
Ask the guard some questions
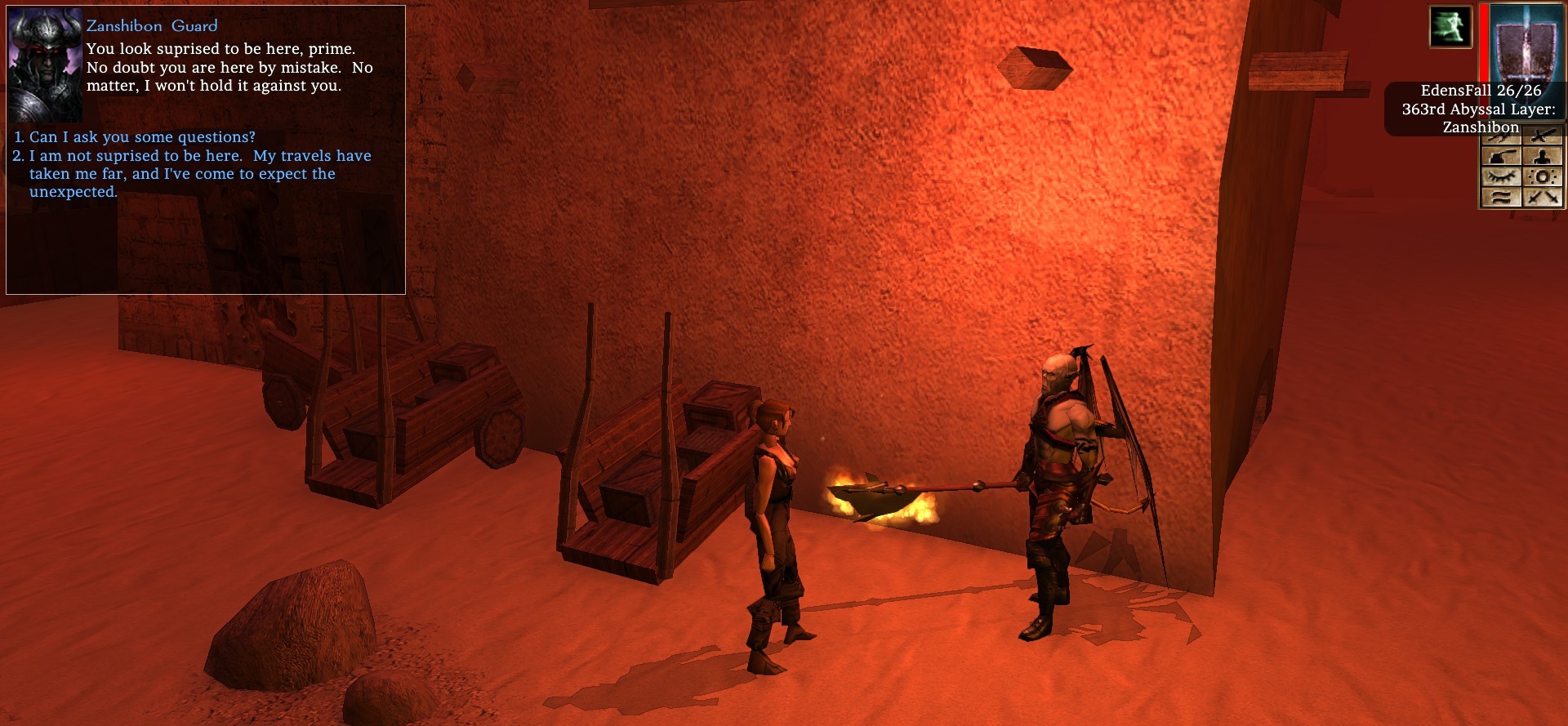pos(142,137)
